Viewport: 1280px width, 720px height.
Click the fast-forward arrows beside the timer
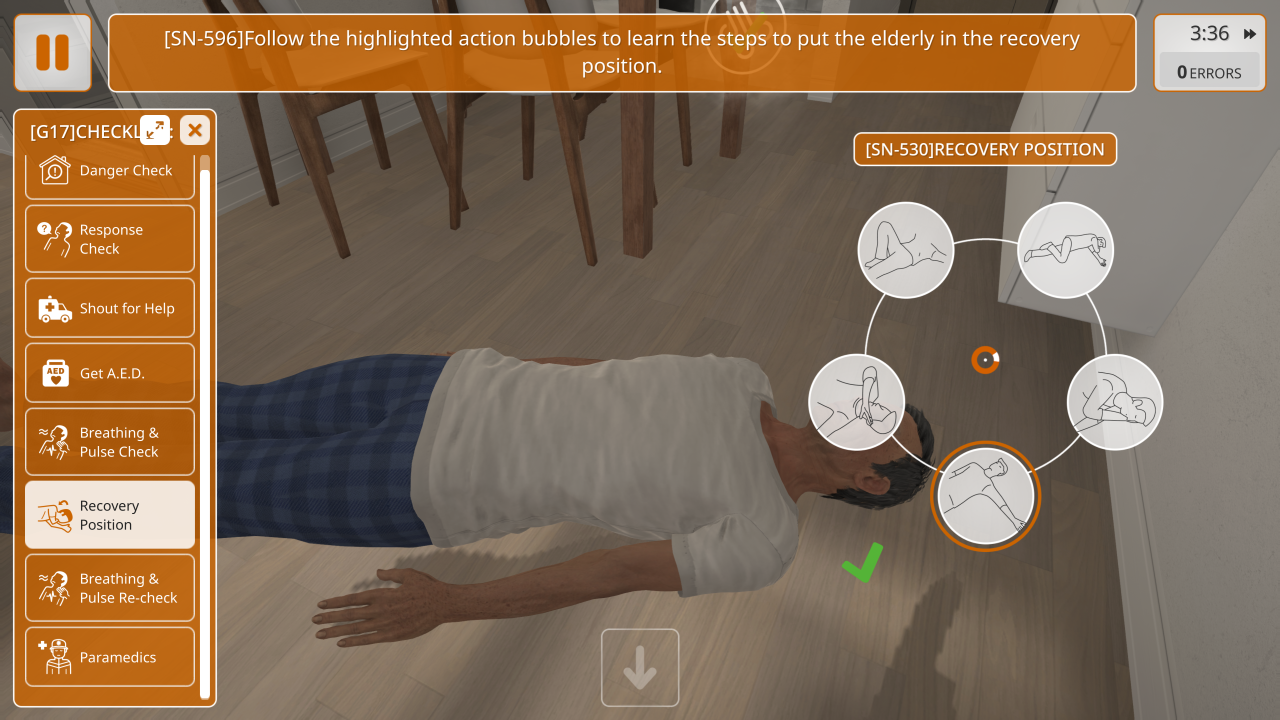pos(1250,34)
